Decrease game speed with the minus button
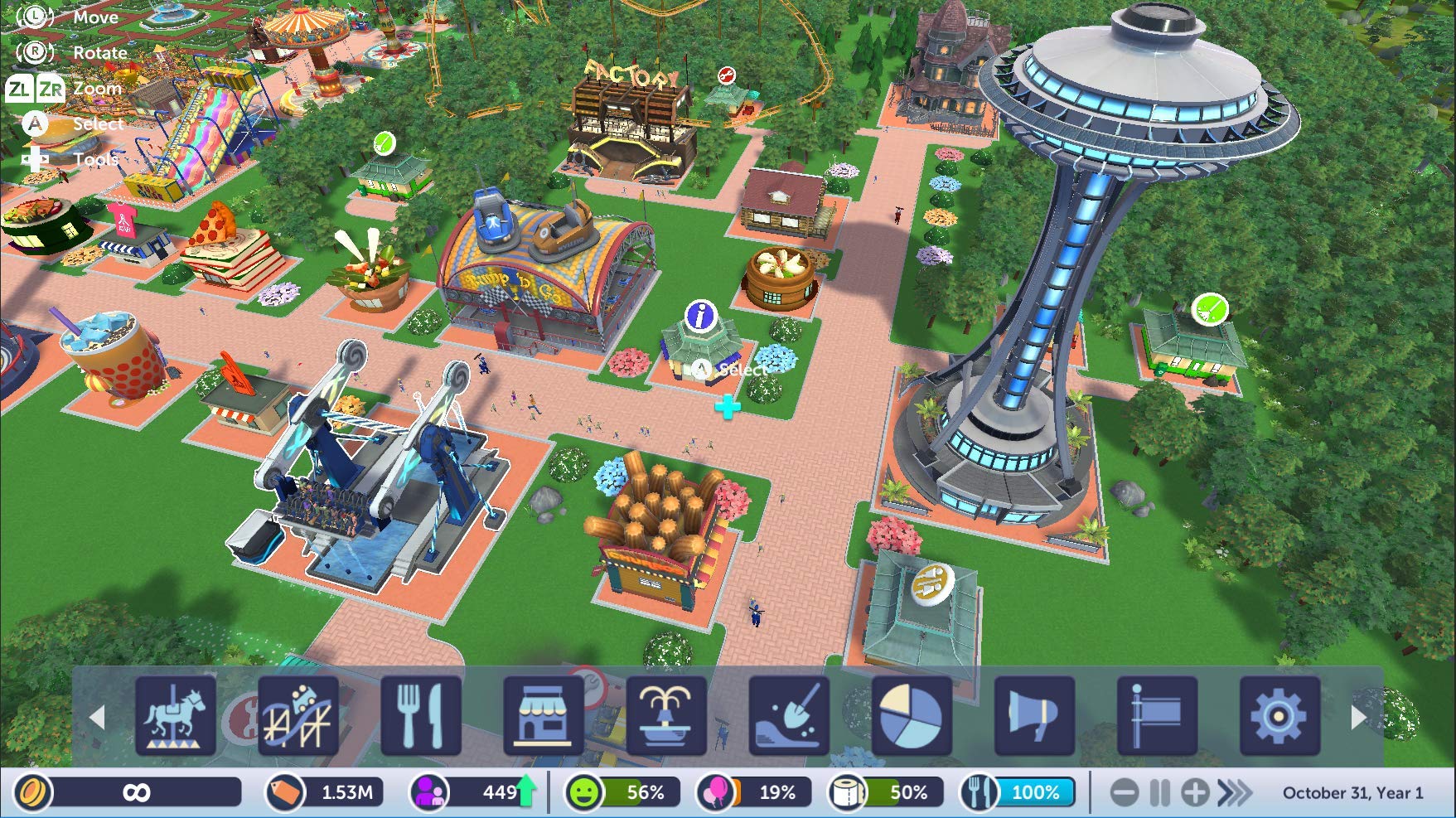1456x818 pixels. 1124,793
